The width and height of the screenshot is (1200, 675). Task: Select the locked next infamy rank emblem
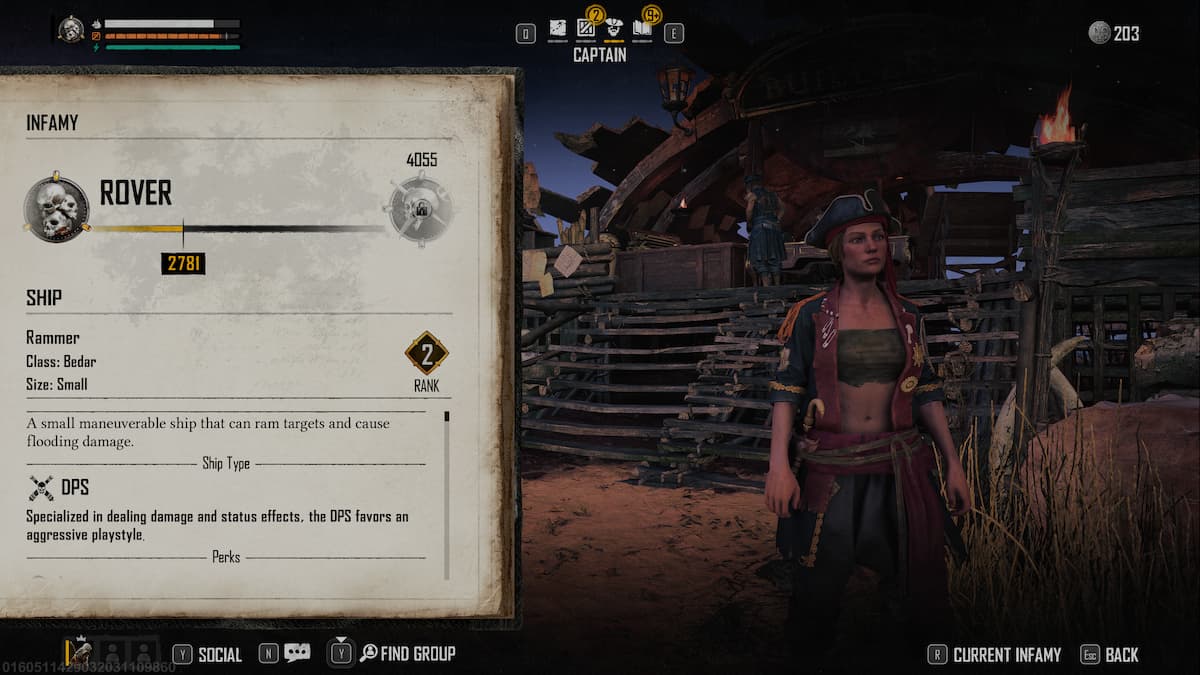tap(420, 207)
